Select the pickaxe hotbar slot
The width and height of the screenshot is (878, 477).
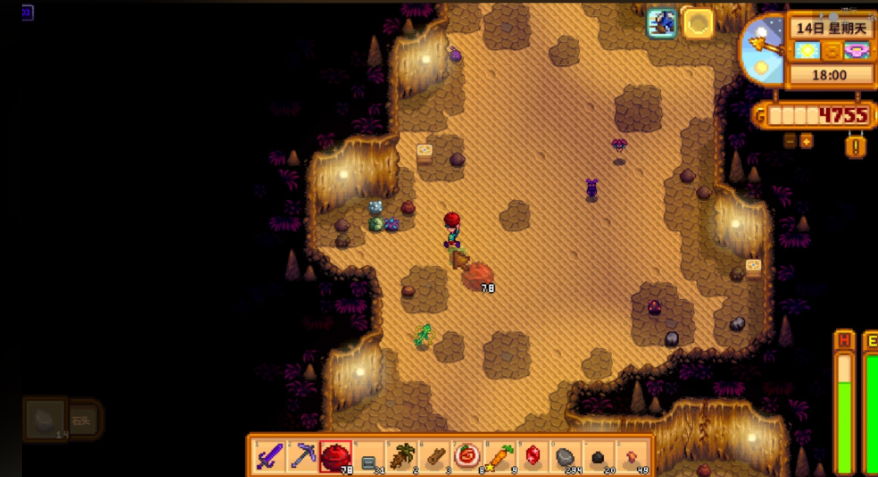click(303, 456)
